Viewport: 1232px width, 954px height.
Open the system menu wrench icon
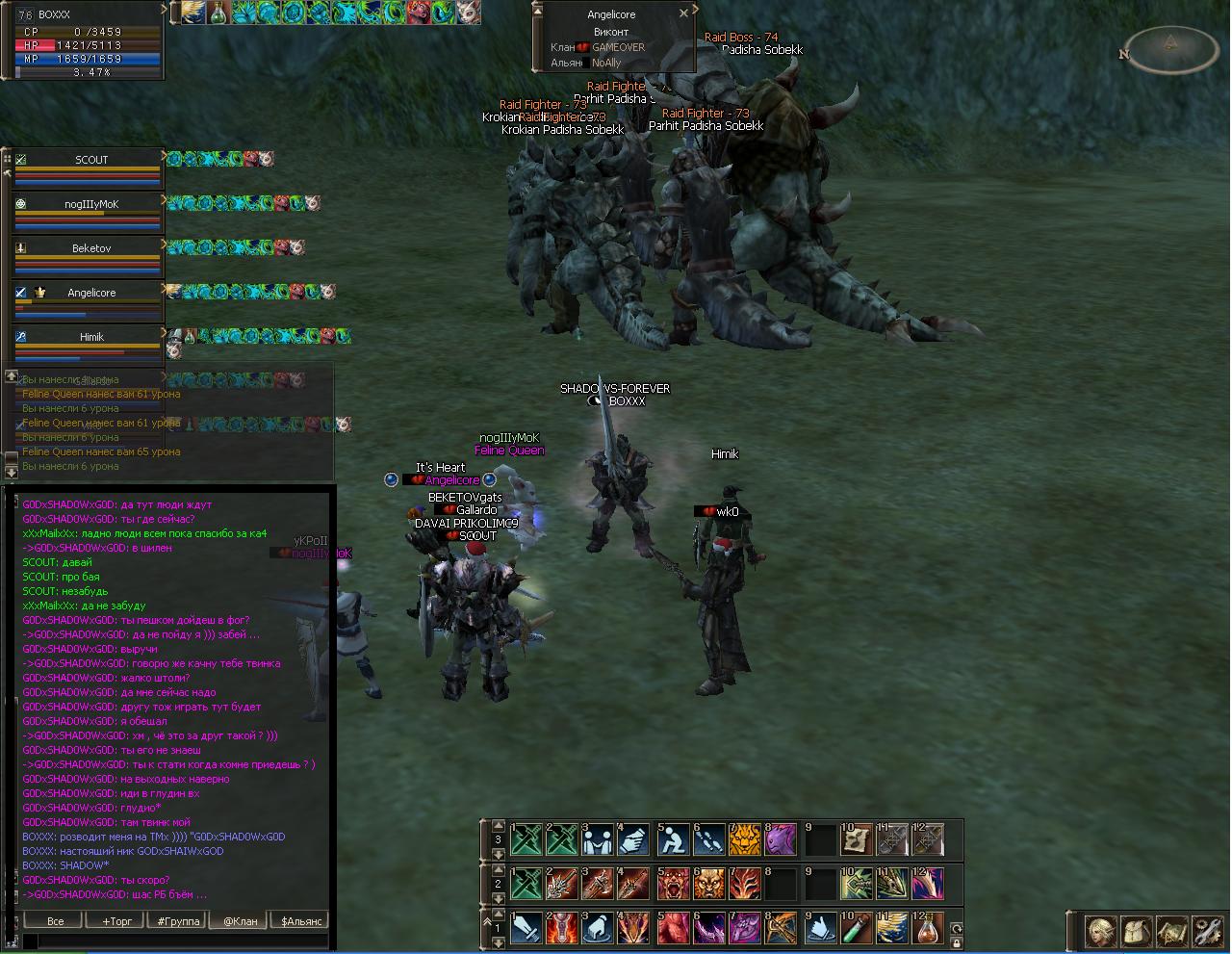pos(1206,932)
